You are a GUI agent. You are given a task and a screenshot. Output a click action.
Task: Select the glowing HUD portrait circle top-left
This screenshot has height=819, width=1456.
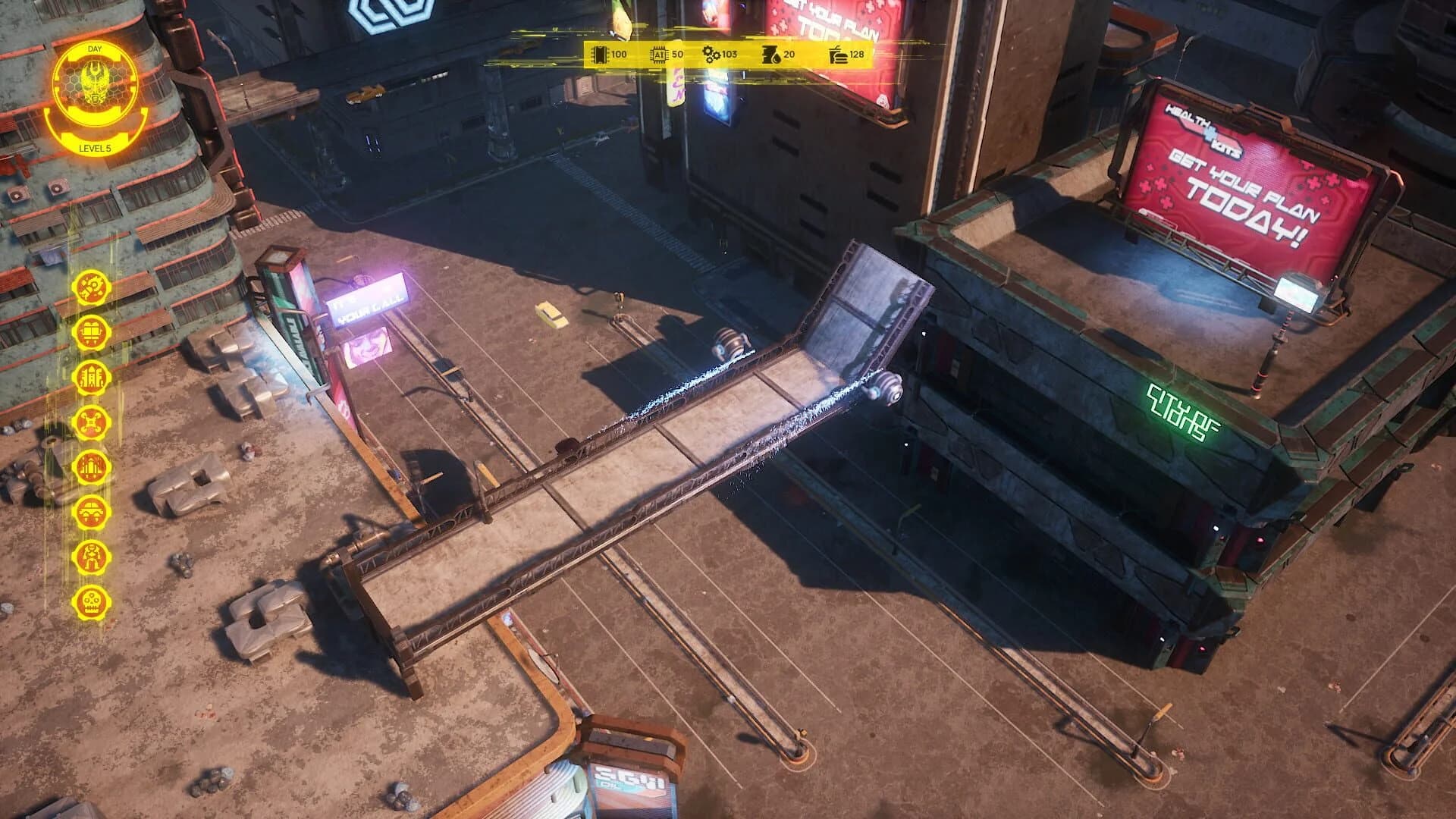pos(95,83)
